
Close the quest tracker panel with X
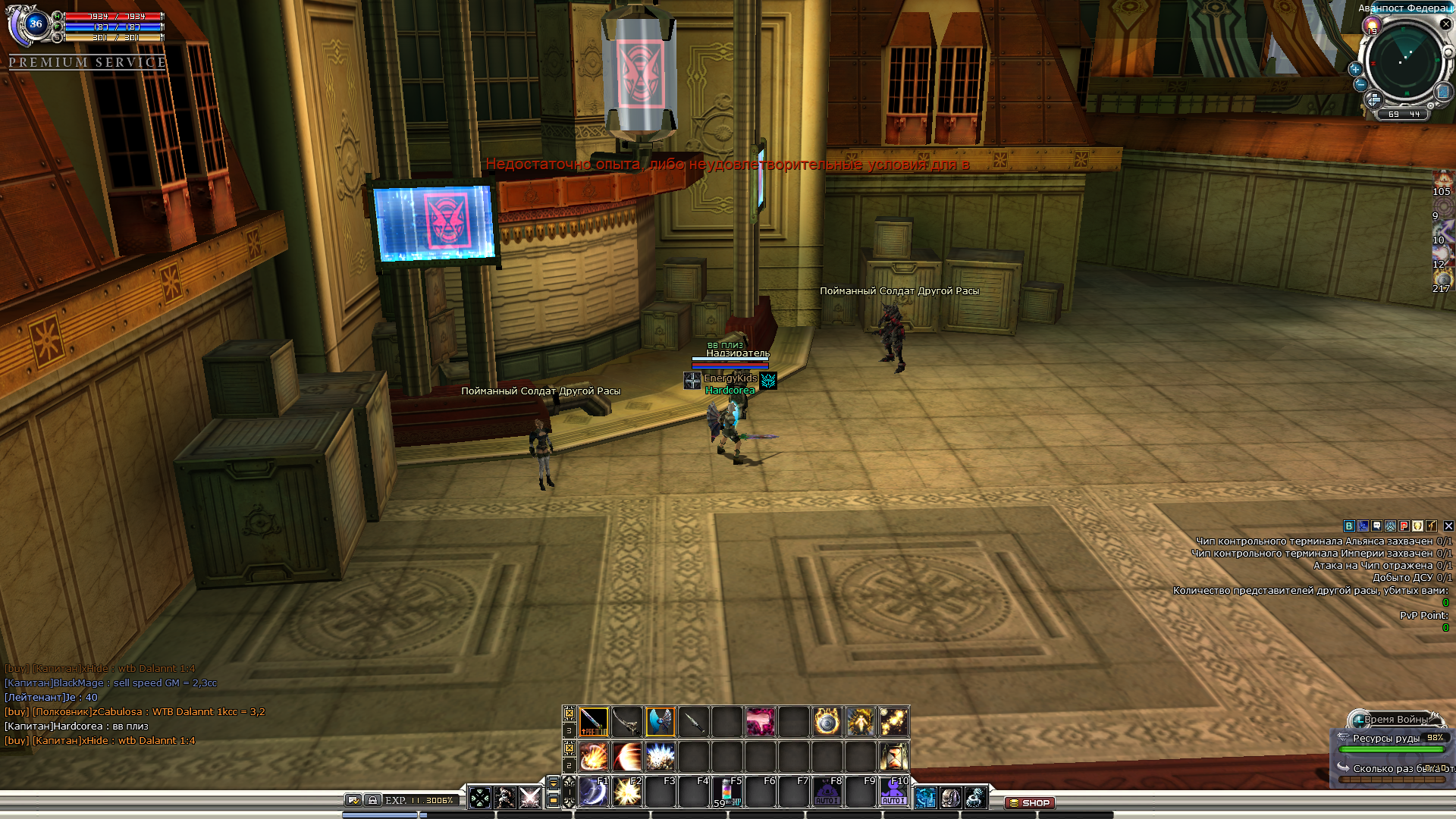pyautogui.click(x=1448, y=526)
